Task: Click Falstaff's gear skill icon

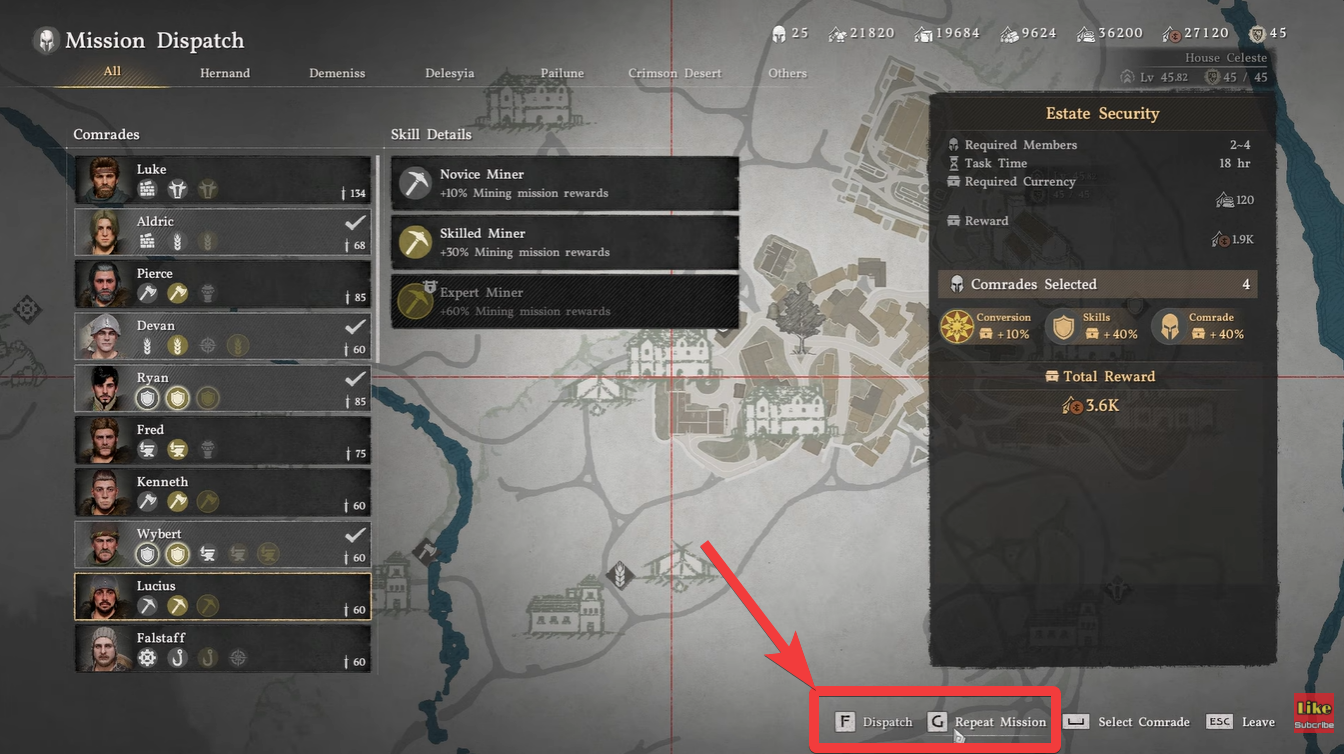Action: pos(145,657)
